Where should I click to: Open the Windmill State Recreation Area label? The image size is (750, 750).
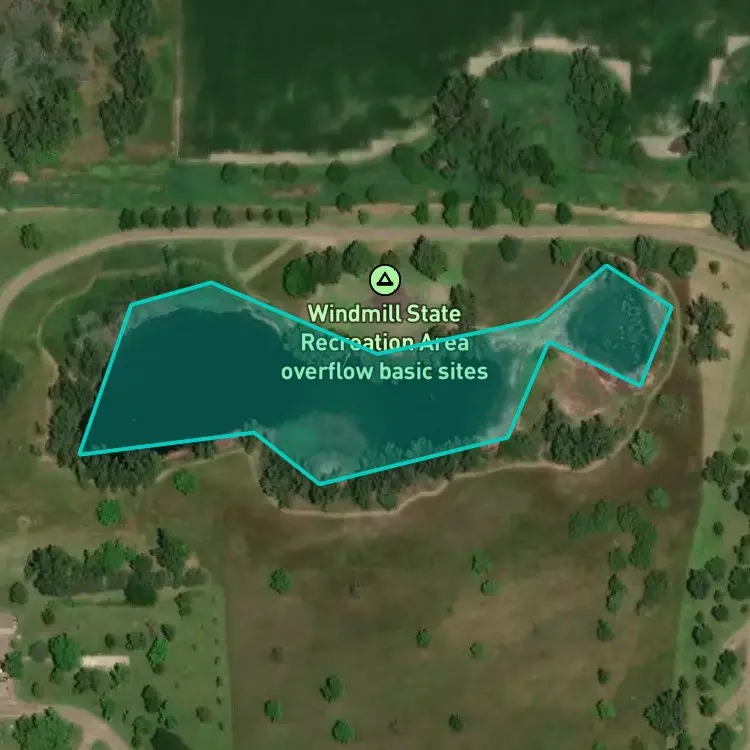[384, 342]
